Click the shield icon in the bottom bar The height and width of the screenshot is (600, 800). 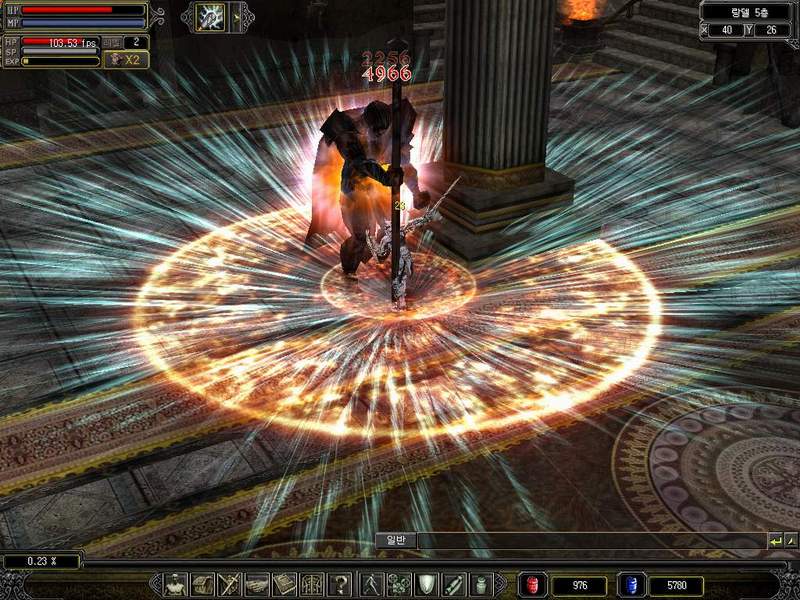click(x=427, y=585)
